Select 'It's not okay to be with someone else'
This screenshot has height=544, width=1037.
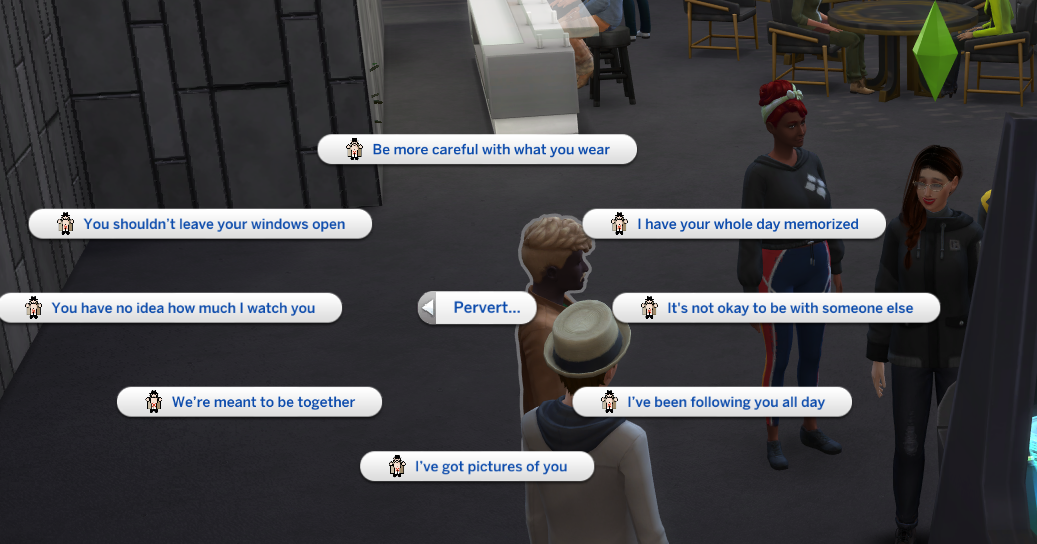point(777,308)
